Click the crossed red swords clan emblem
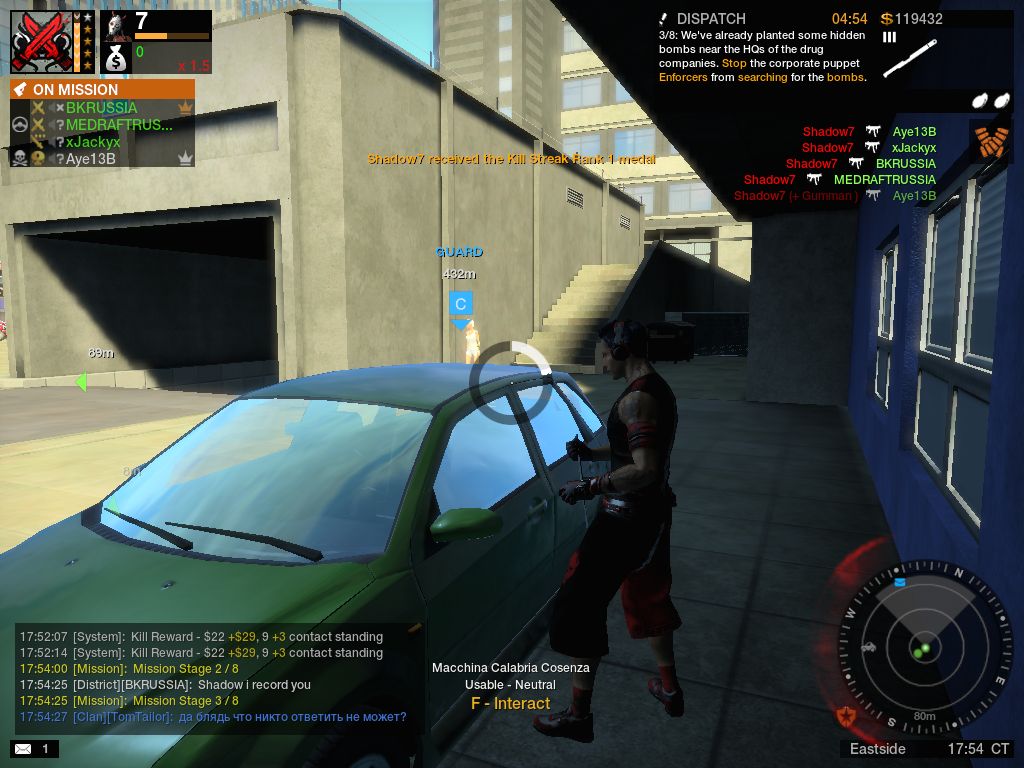1024x768 pixels. click(41, 43)
